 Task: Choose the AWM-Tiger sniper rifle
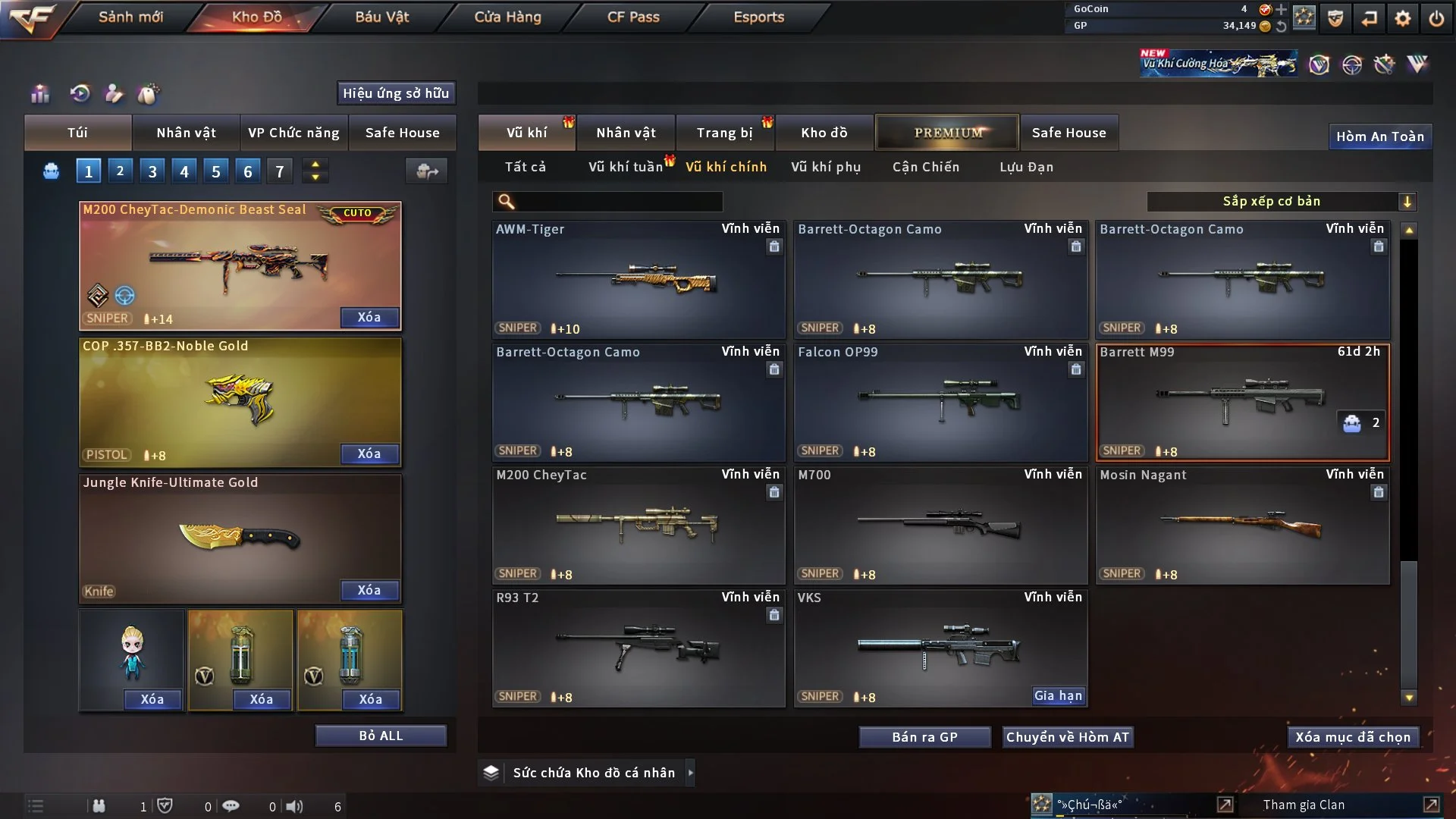point(638,279)
